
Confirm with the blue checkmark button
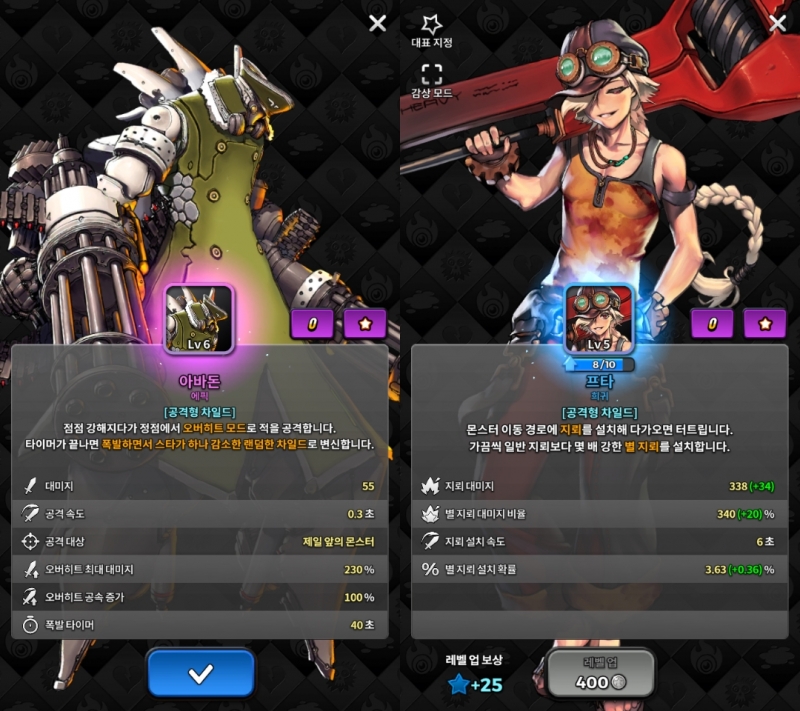coord(201,673)
